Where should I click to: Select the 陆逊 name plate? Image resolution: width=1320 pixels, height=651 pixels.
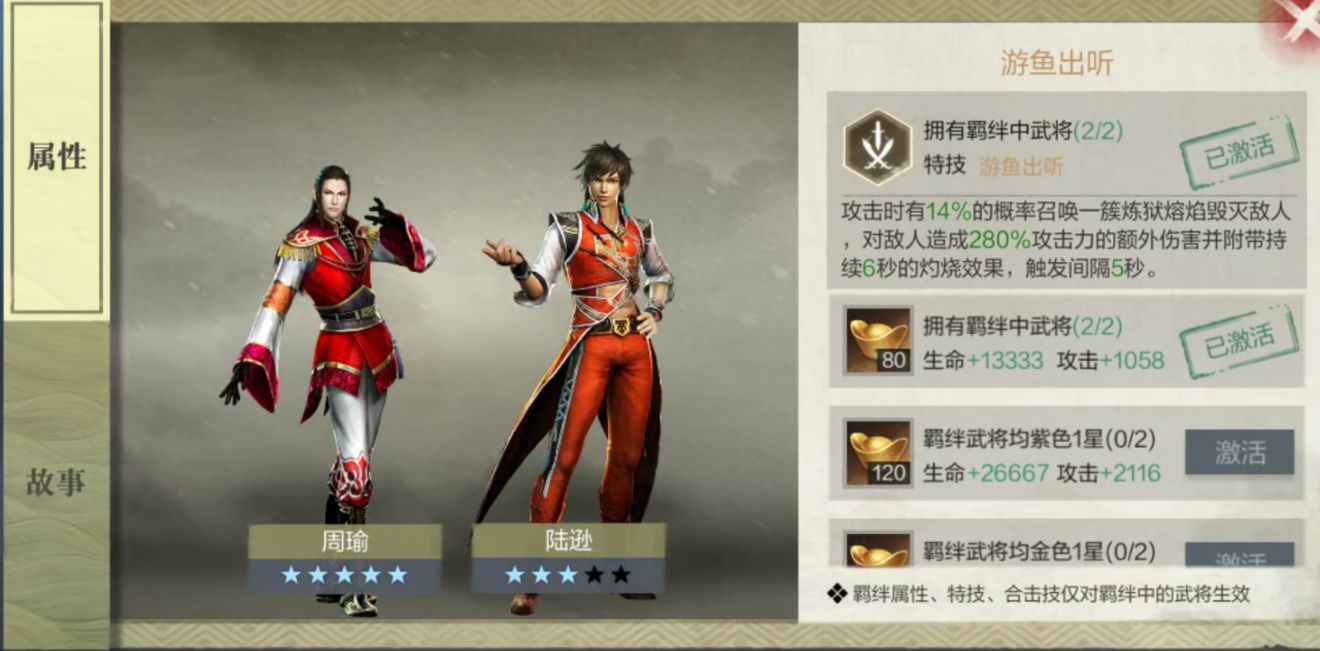pos(567,542)
